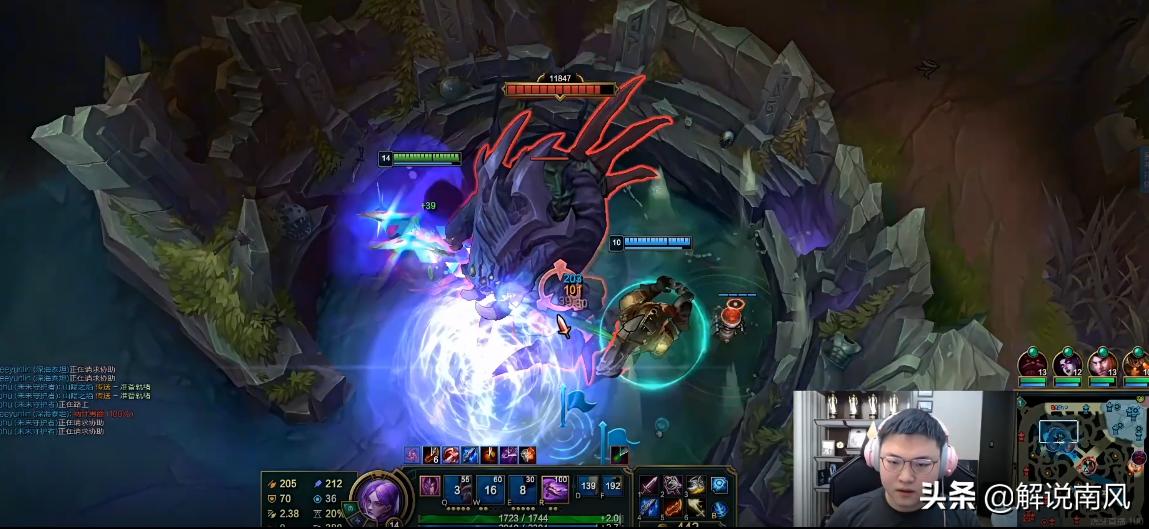1149x529 pixels.
Task: Use the sword item in slot 1
Action: pos(650,485)
